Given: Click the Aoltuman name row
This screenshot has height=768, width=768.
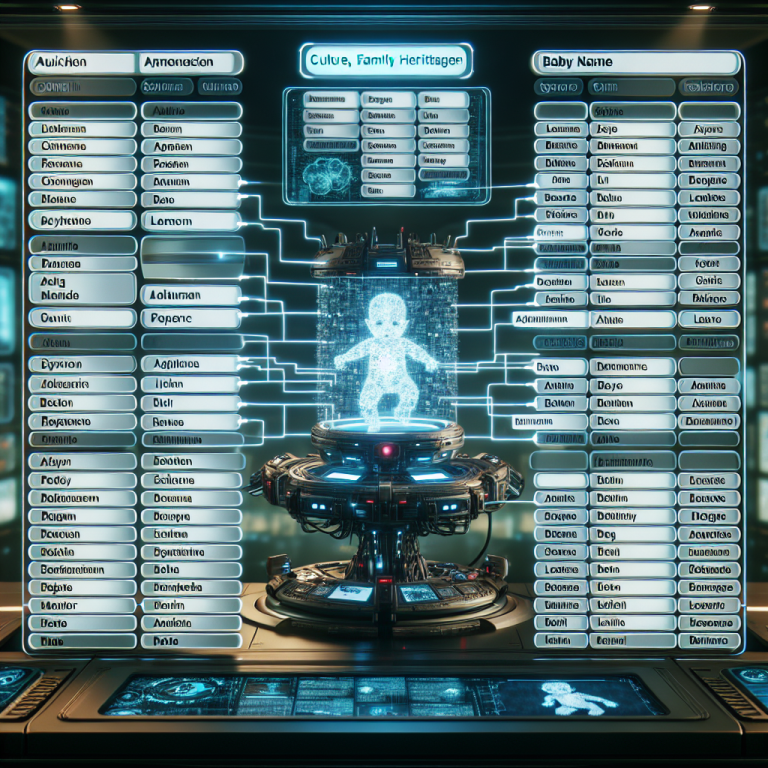Looking at the screenshot, I should point(190,295).
